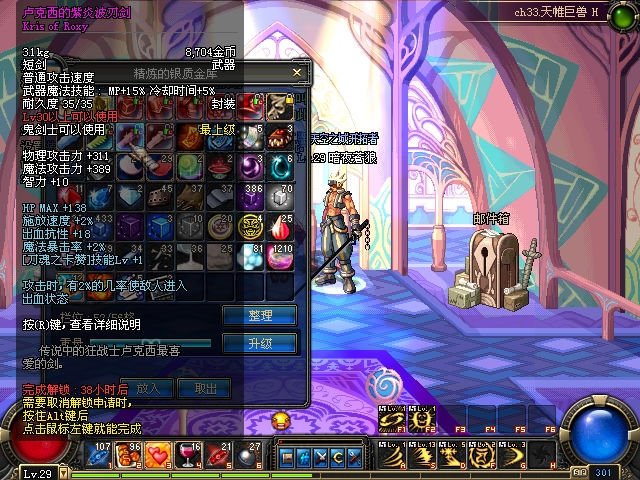Click the 取出 withdraw button
This screenshot has width=640, height=480.
205,387
